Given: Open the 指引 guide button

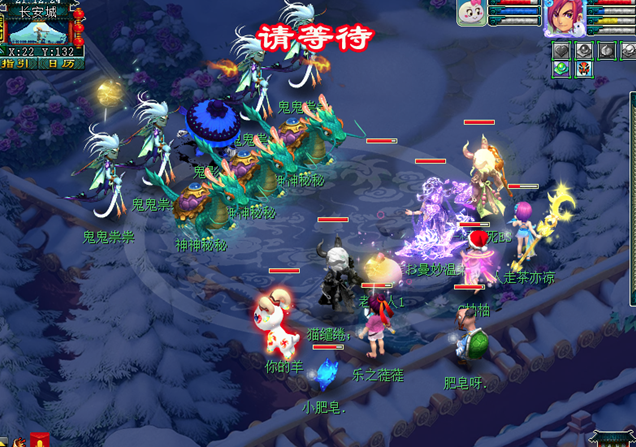Looking at the screenshot, I should pos(17,63).
